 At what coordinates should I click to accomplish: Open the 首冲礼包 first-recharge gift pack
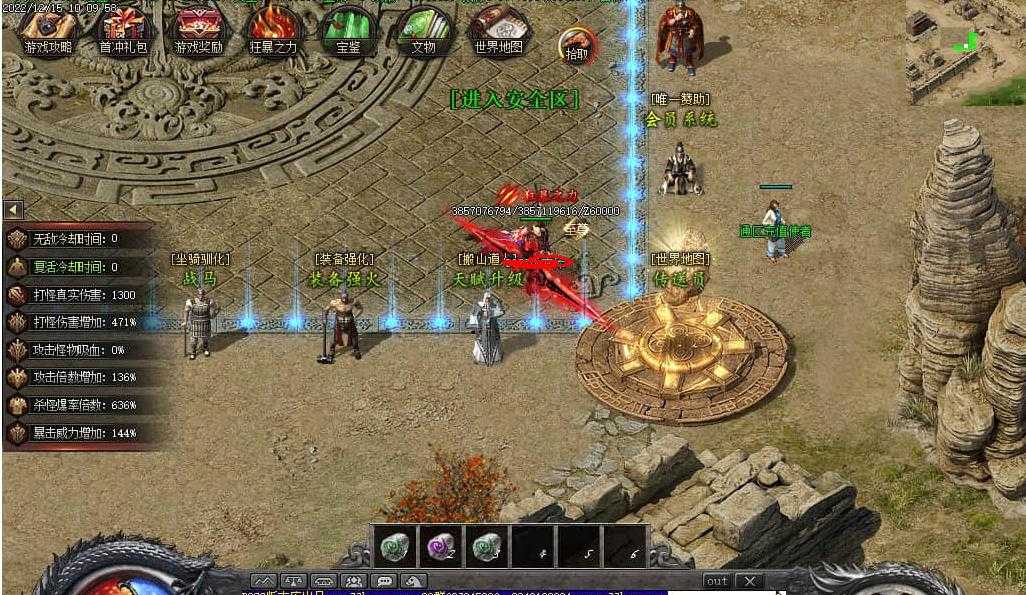[124, 30]
